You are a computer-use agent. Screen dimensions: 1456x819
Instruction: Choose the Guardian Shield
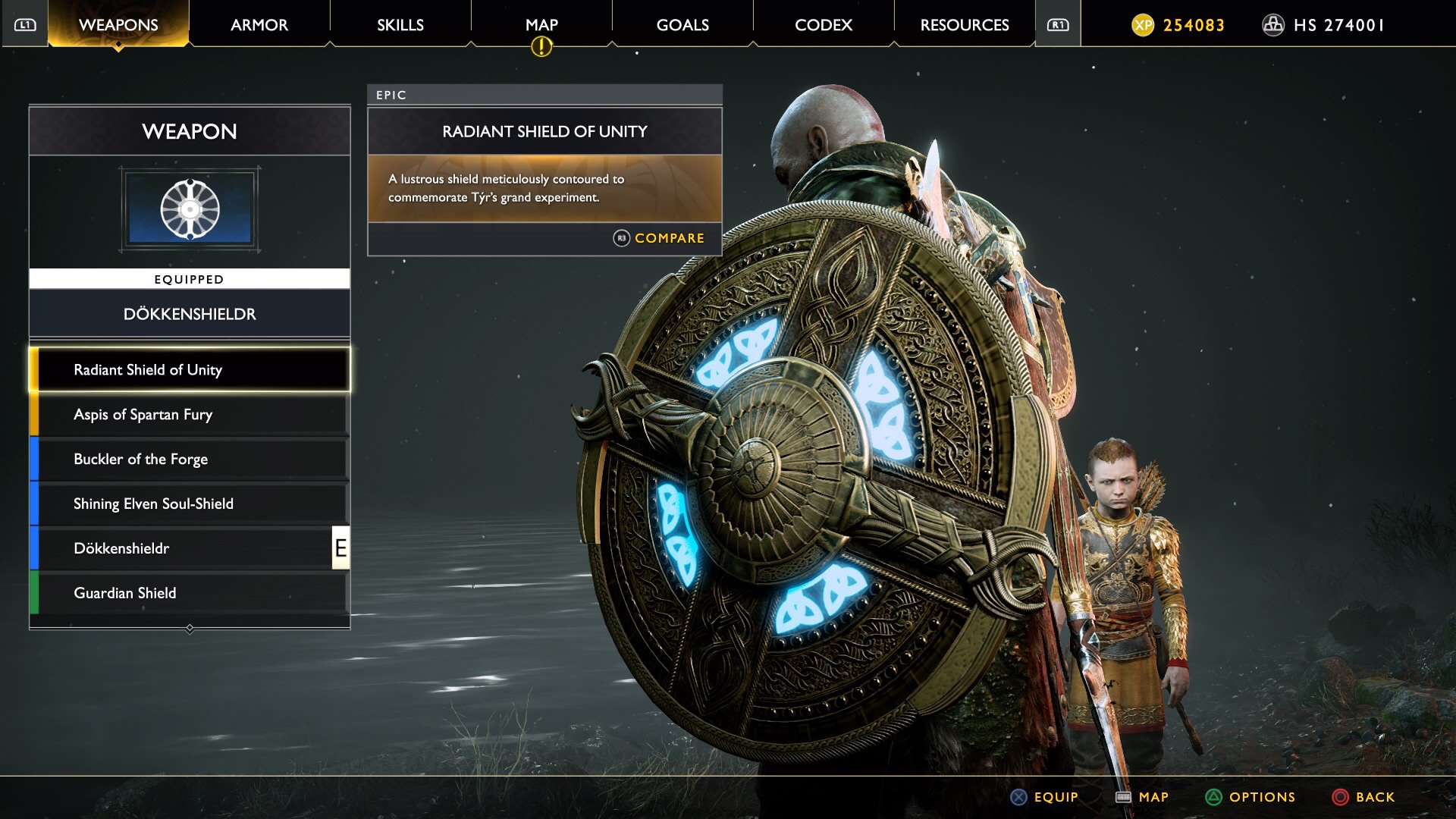[190, 594]
